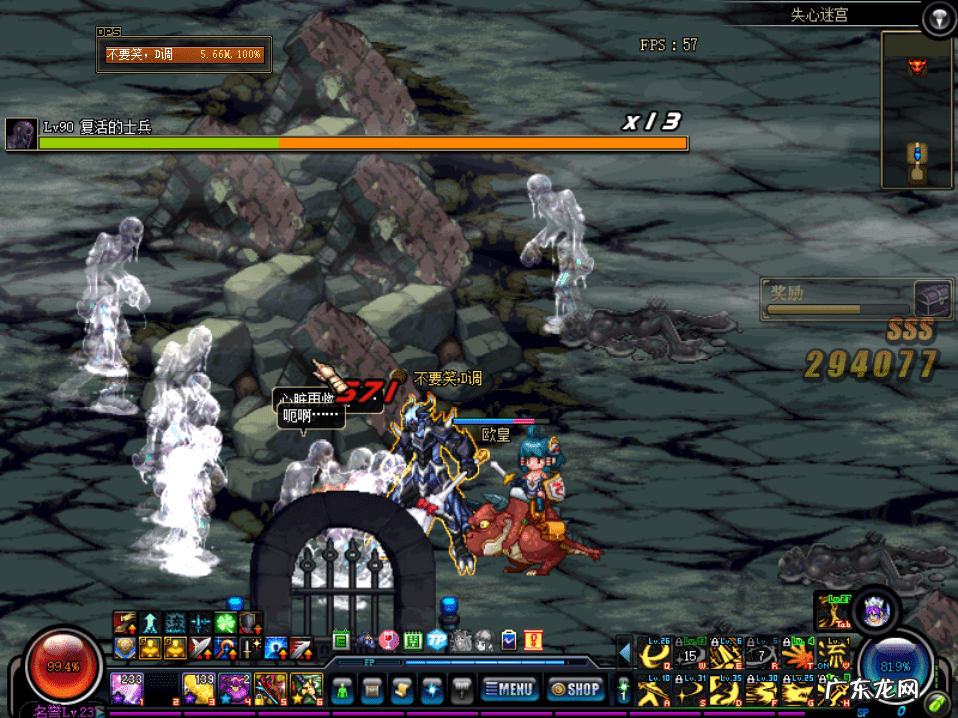Activate the Lv.26 skill on key Q

tap(655, 655)
